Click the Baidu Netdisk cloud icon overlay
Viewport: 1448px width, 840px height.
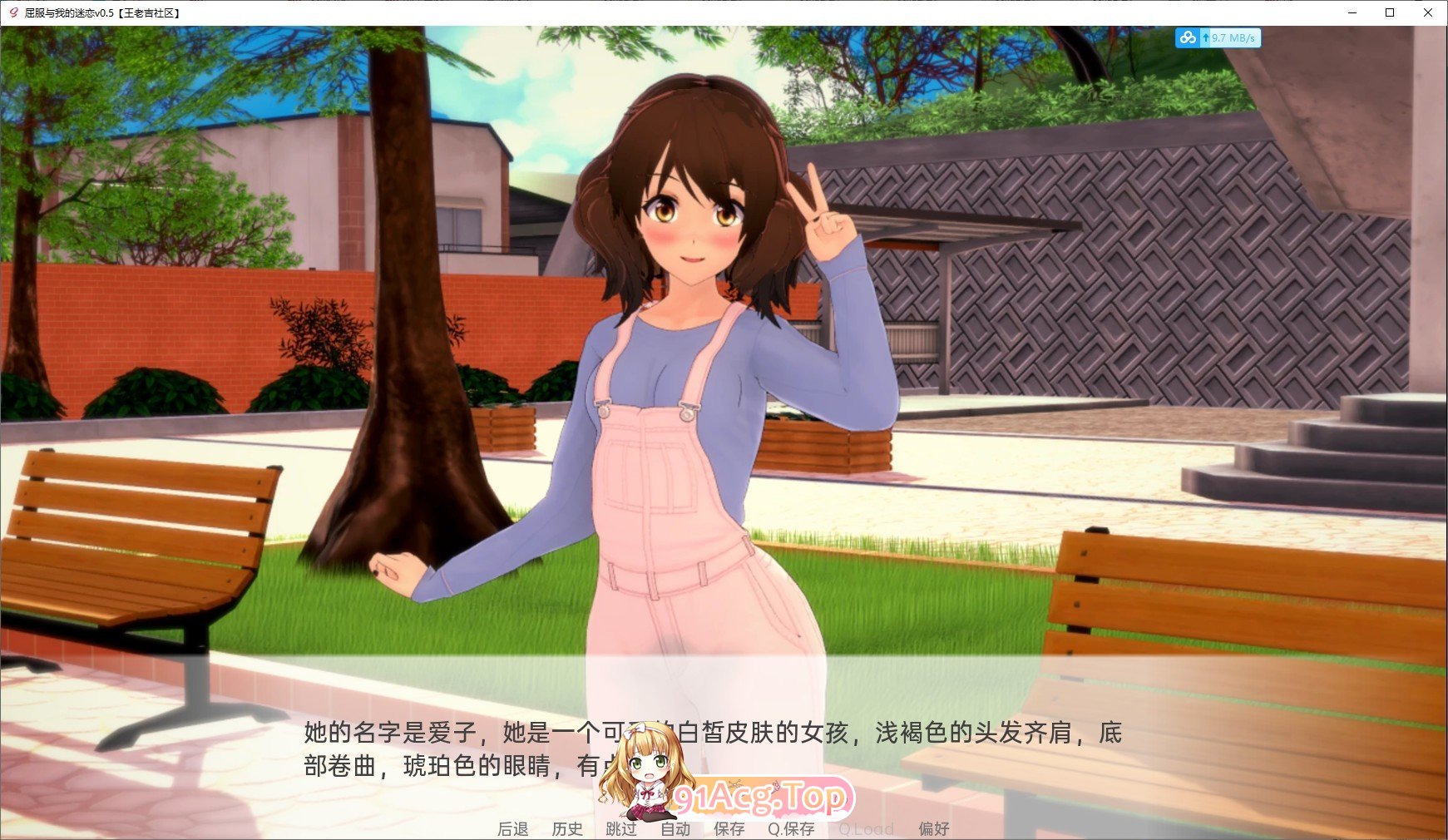pyautogui.click(x=1188, y=38)
